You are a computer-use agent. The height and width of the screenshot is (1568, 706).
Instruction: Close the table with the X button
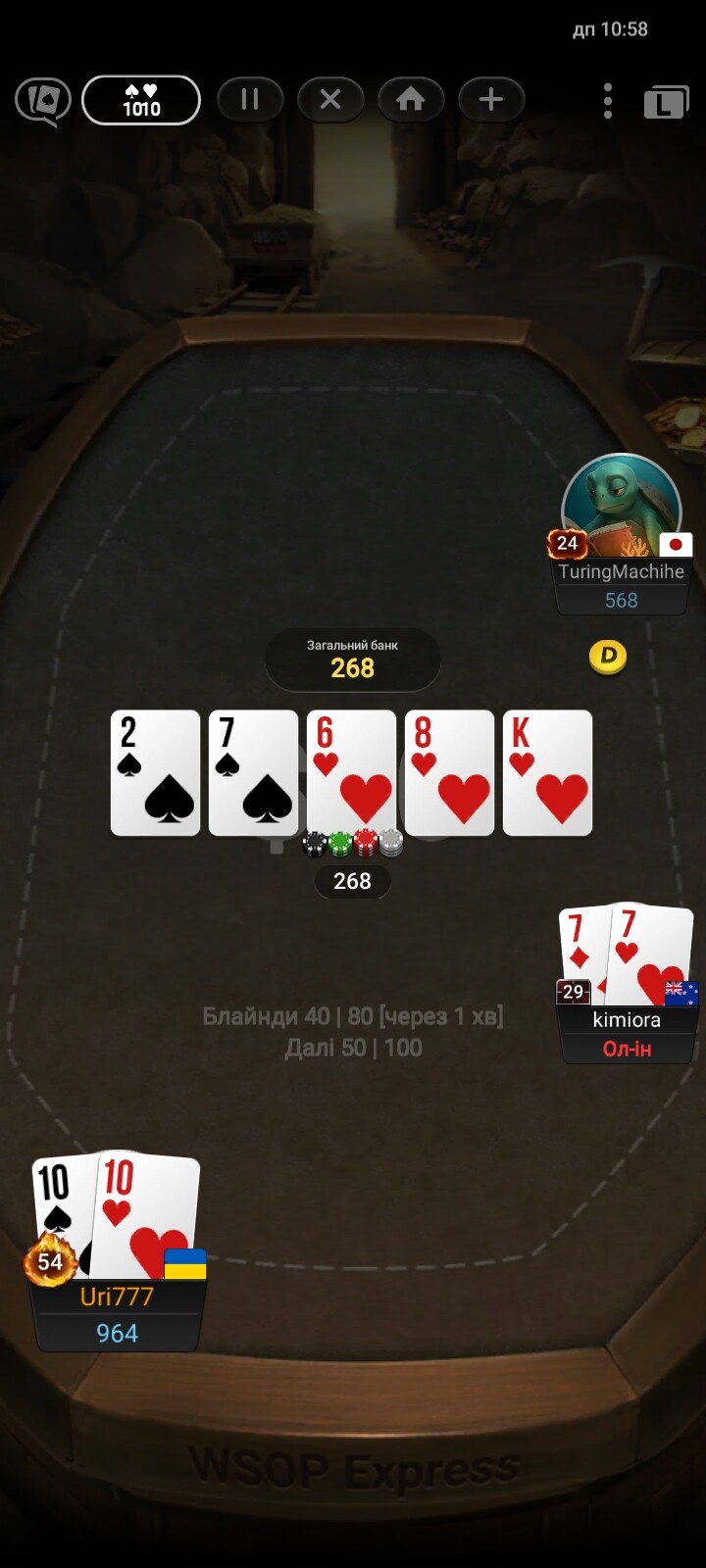[x=330, y=100]
